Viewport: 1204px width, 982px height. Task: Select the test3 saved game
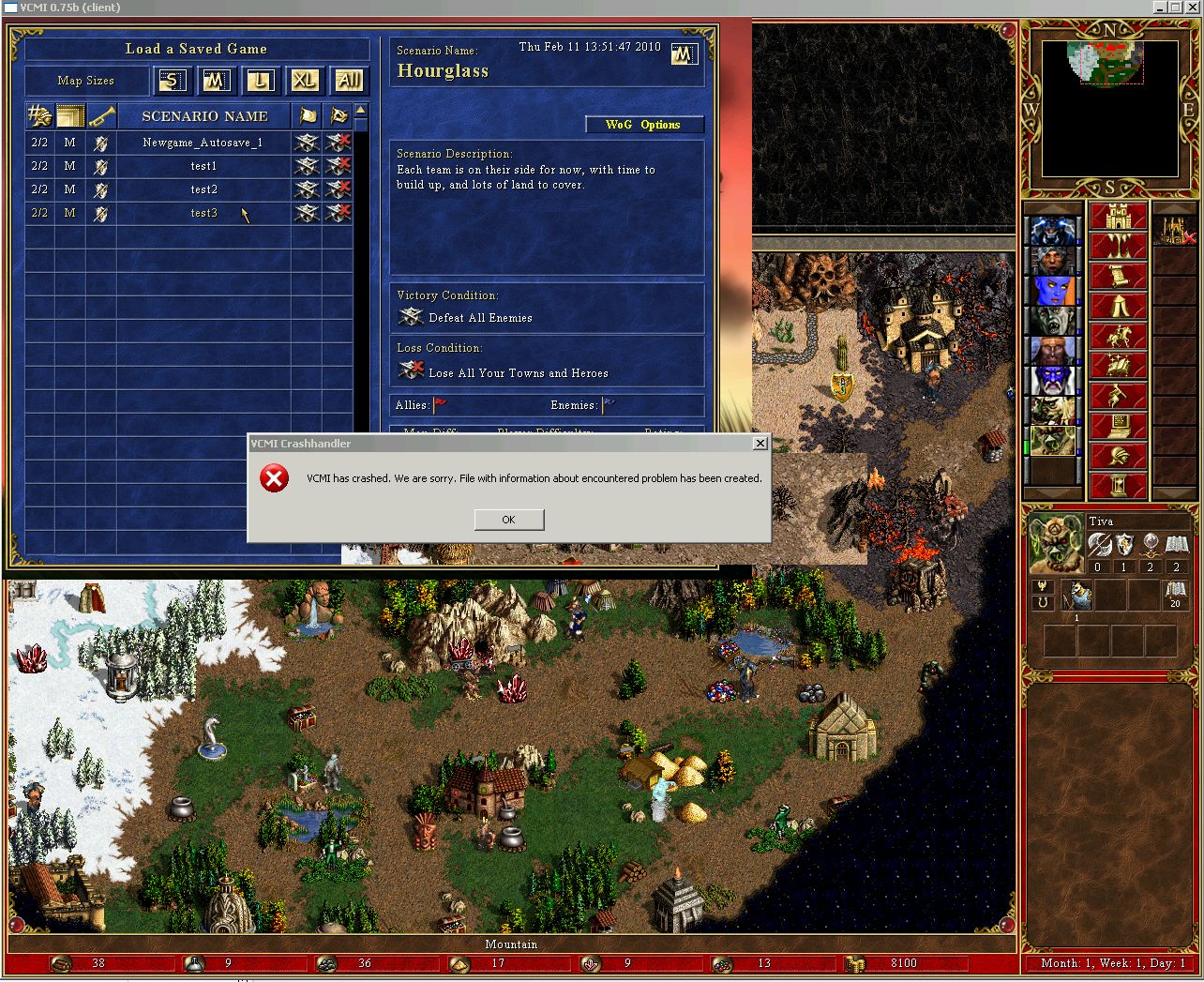point(203,213)
